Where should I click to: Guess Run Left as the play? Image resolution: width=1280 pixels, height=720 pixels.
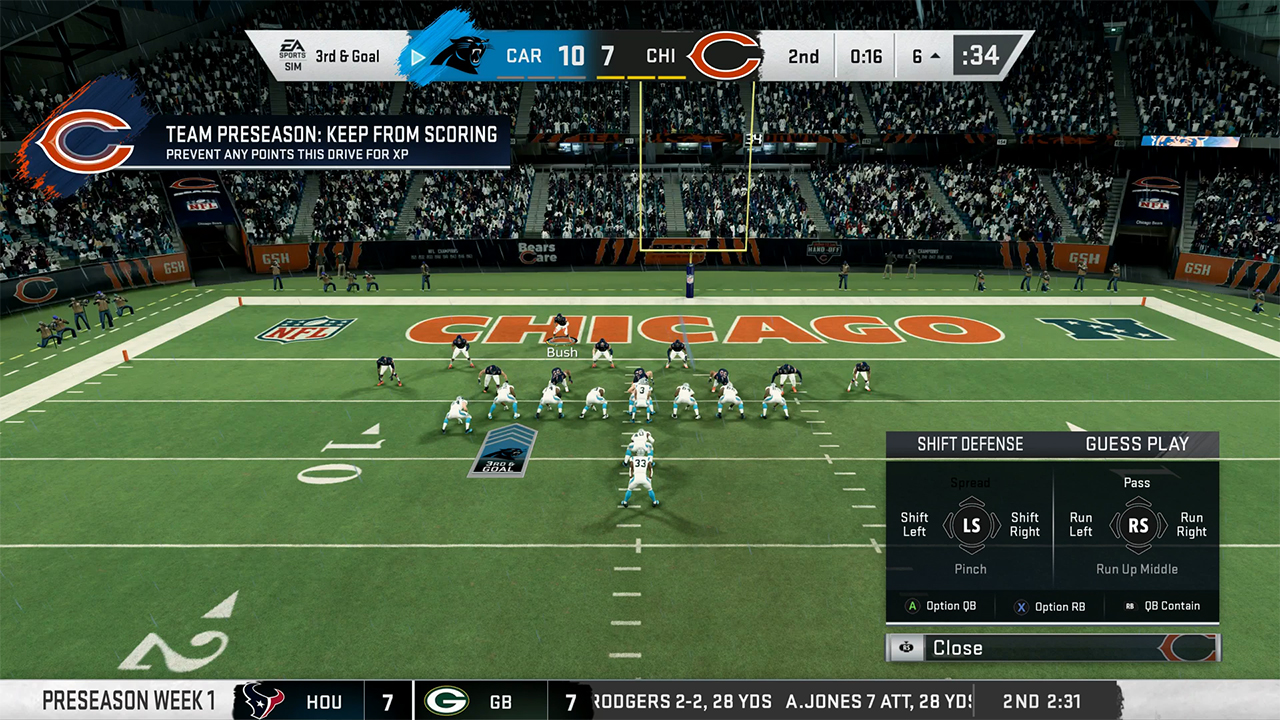point(1081,525)
